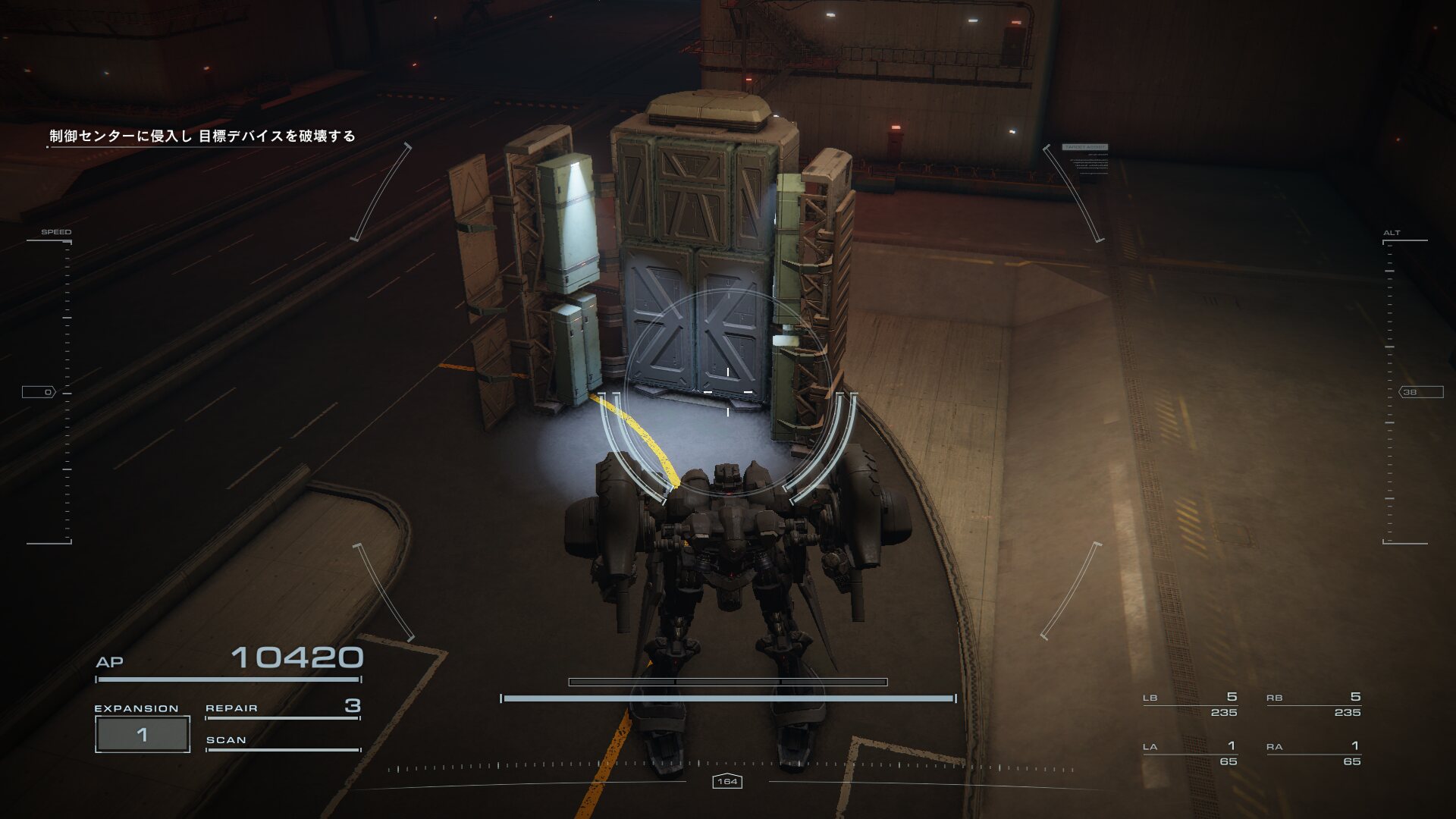Activate the EXPANSION slot box
Image resolution: width=1456 pixels, height=819 pixels.
coord(142,734)
